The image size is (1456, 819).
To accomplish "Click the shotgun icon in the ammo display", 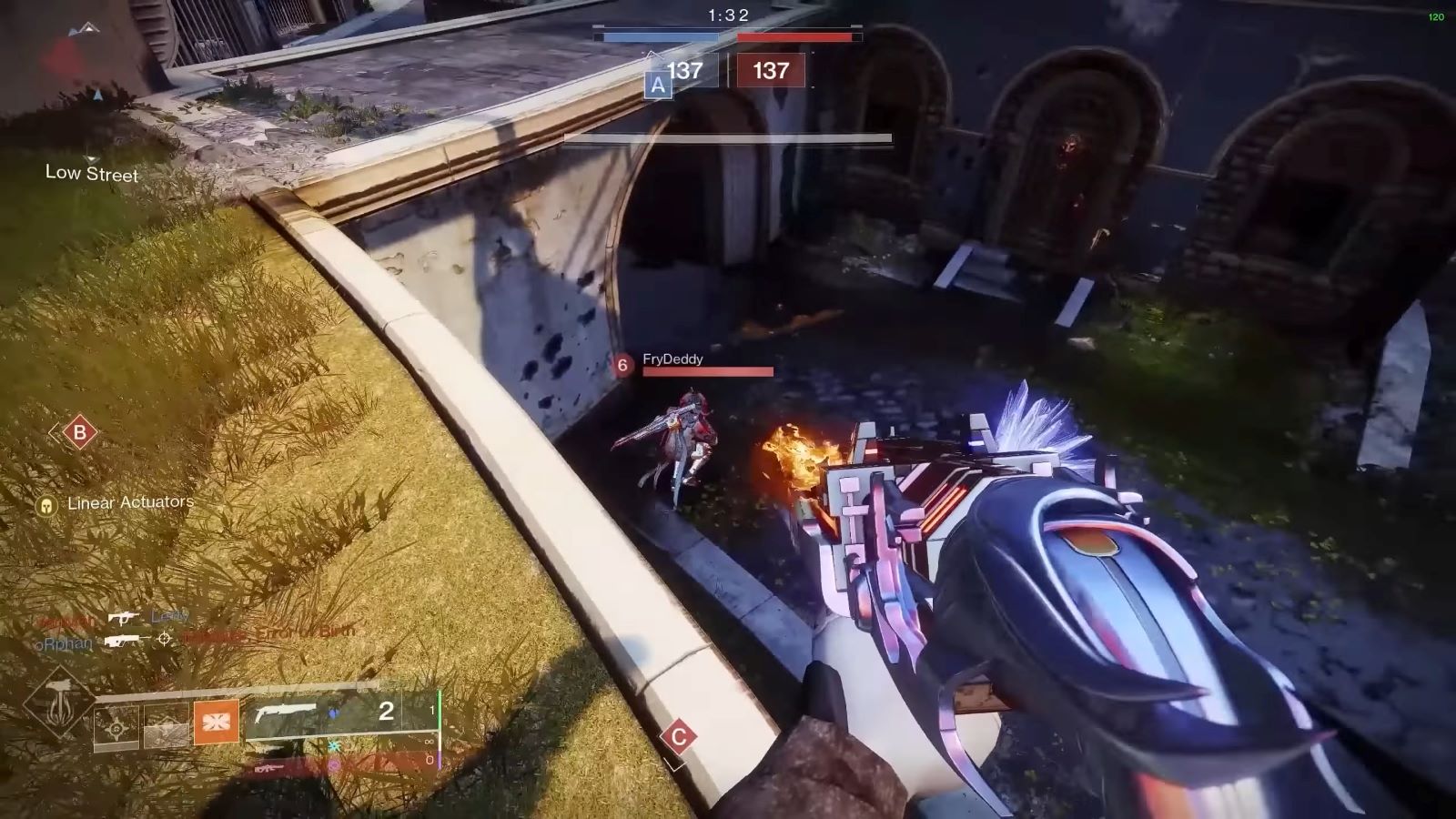I will pos(287,711).
